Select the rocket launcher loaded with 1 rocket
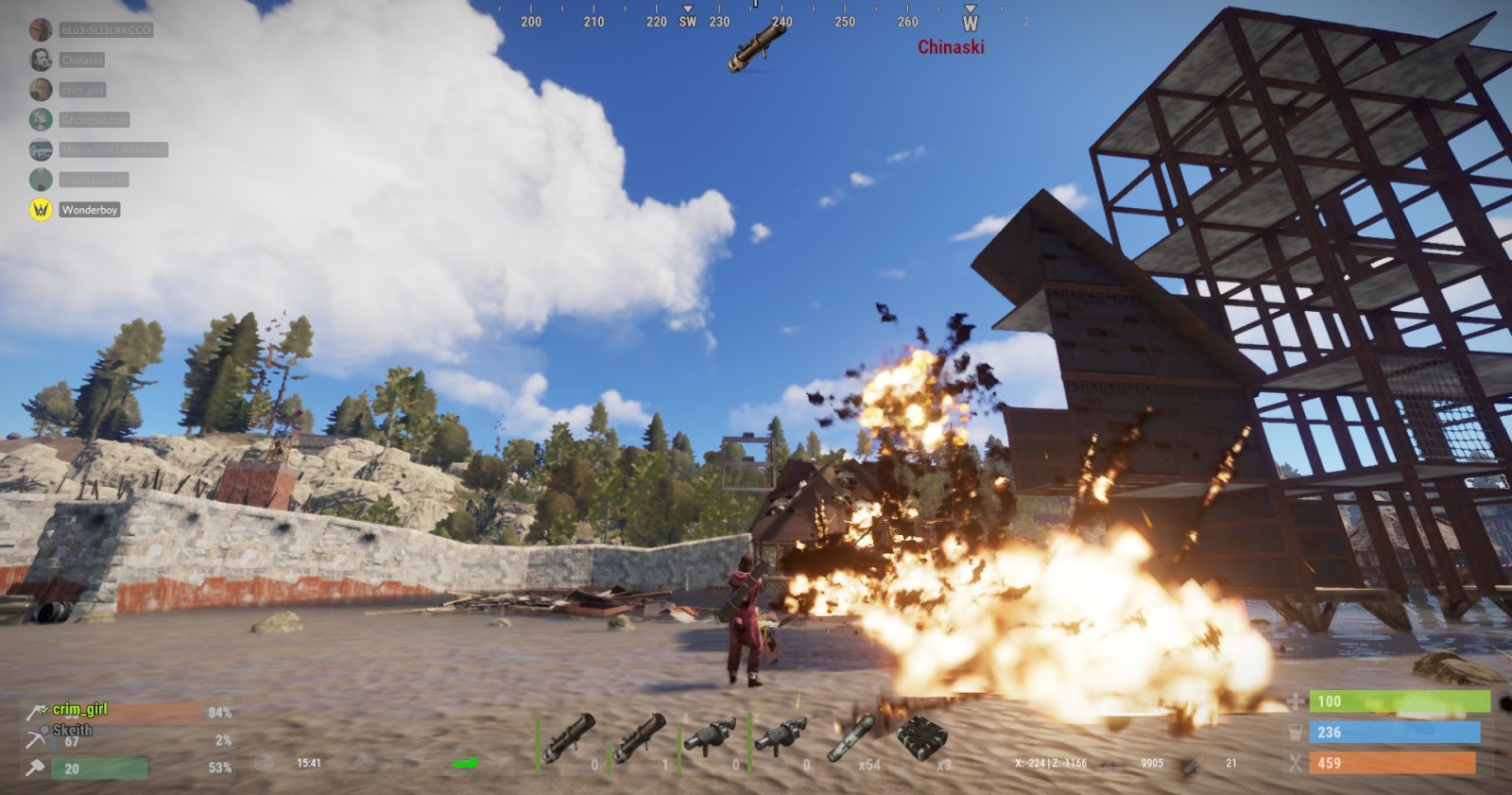Viewport: 1512px width, 795px height. pyautogui.click(x=639, y=739)
